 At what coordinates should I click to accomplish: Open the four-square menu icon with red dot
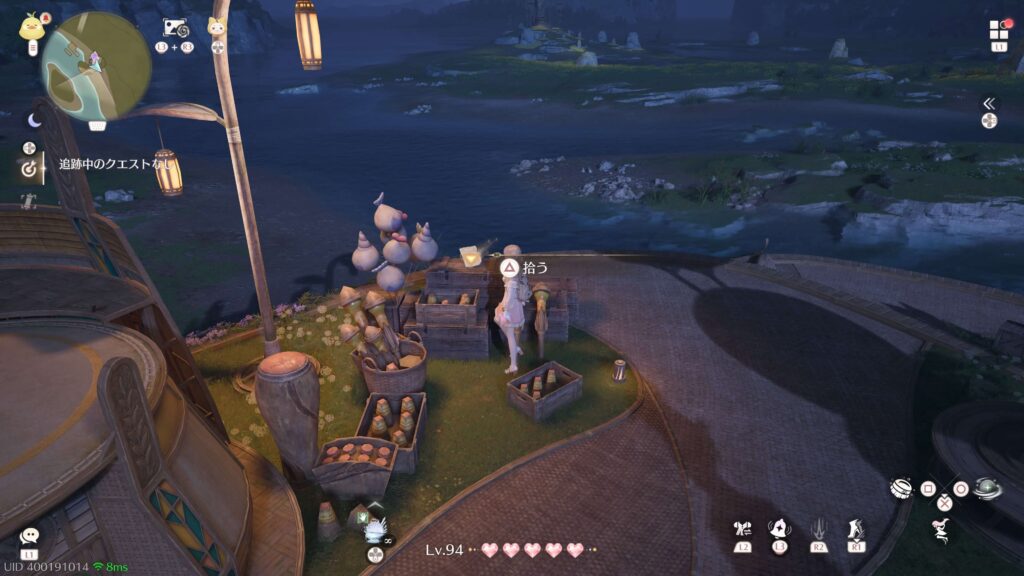point(999,30)
